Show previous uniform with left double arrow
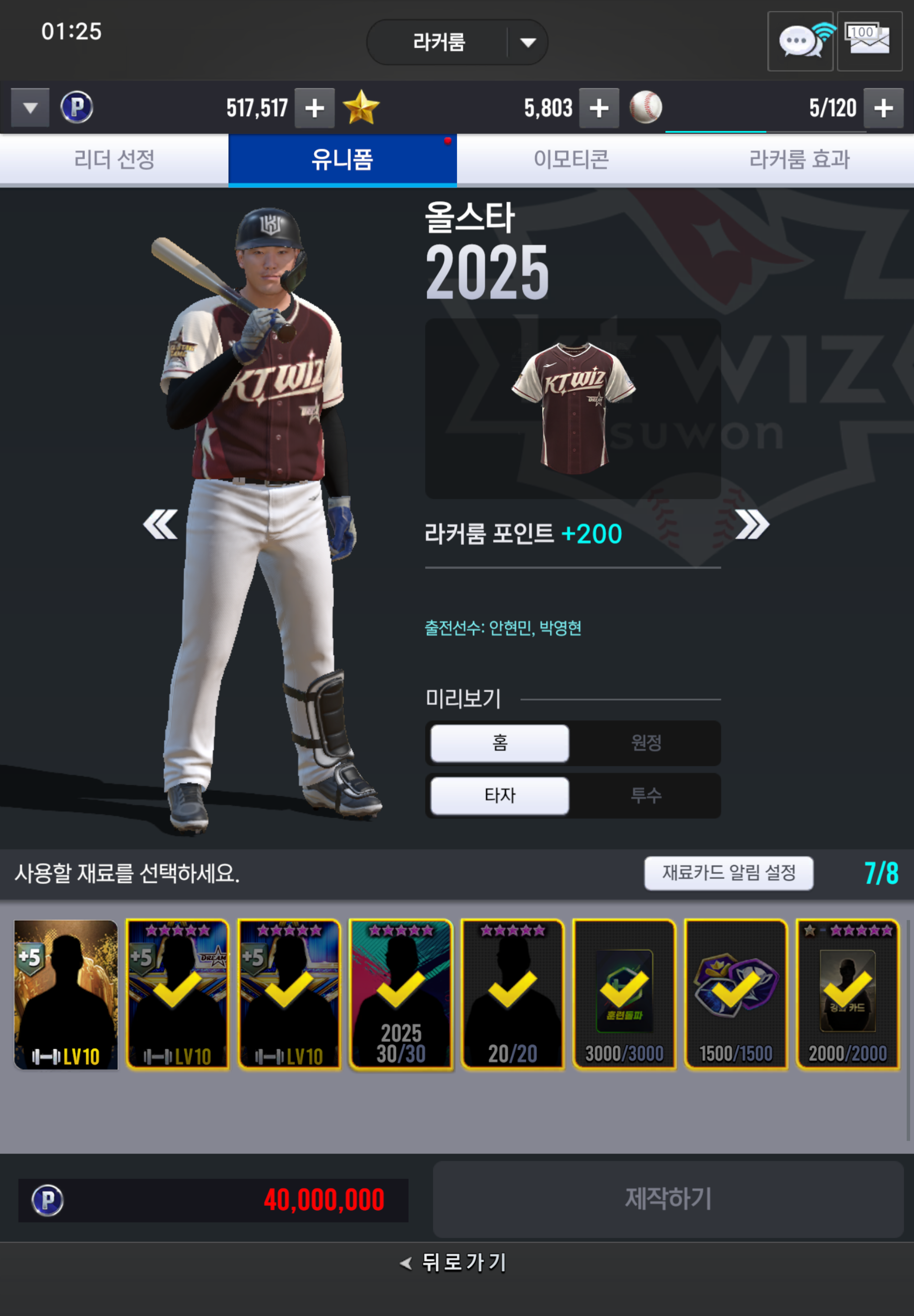Screen dimensions: 914x1316 (160, 524)
